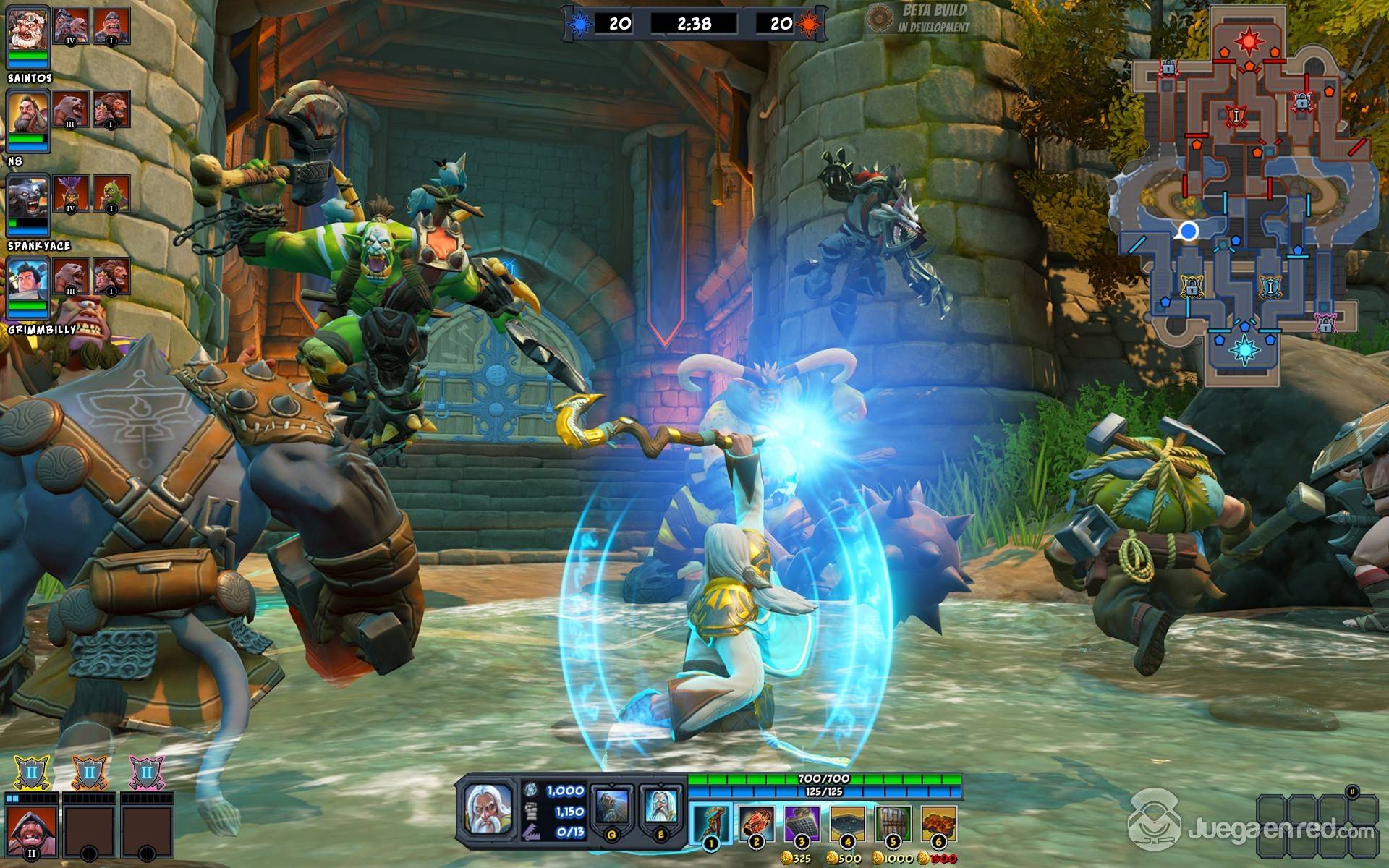1389x868 pixels.
Task: Select teammate SpankyAce's portrait
Action: tap(28, 197)
